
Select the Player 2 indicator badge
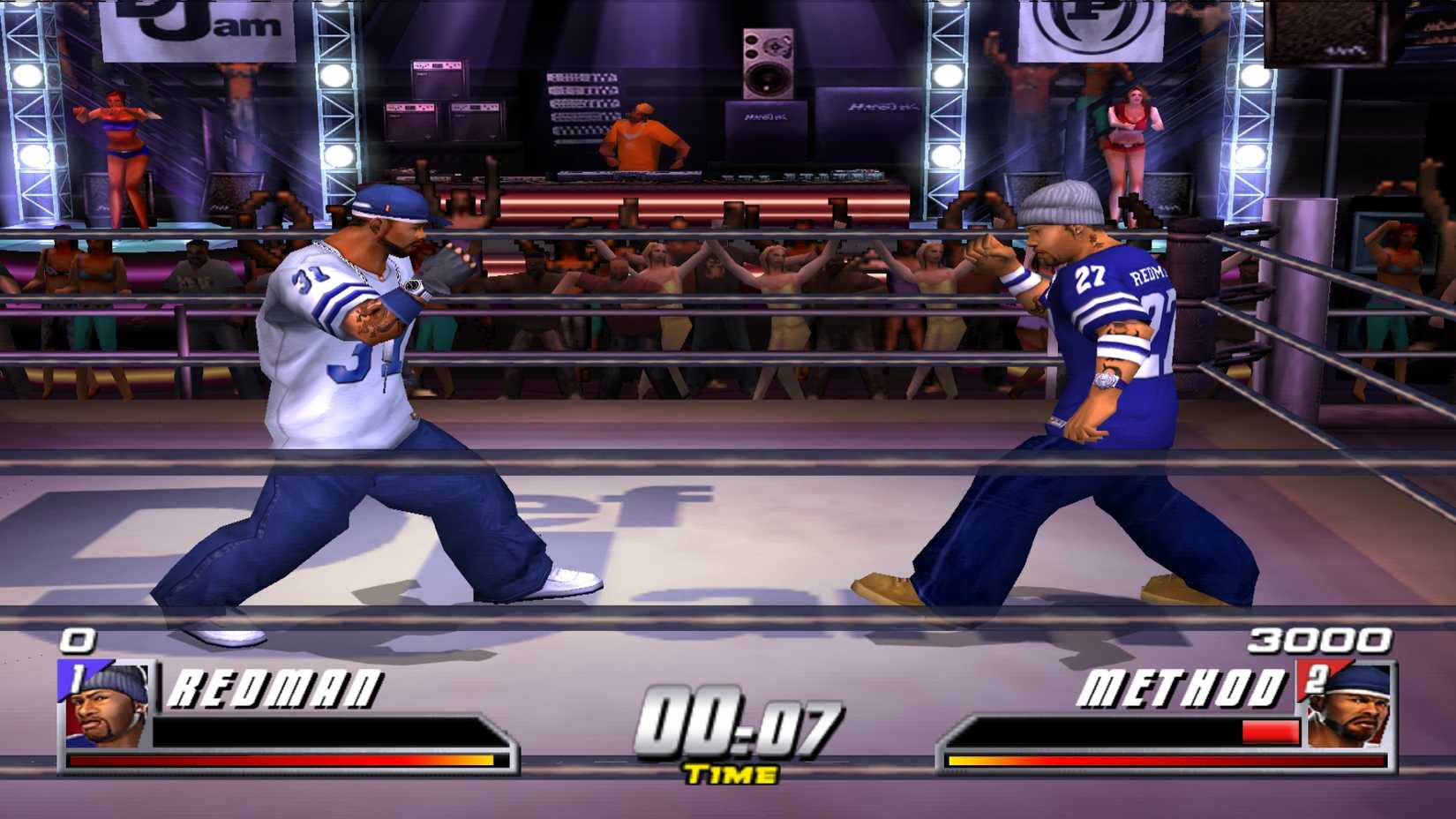click(1316, 676)
